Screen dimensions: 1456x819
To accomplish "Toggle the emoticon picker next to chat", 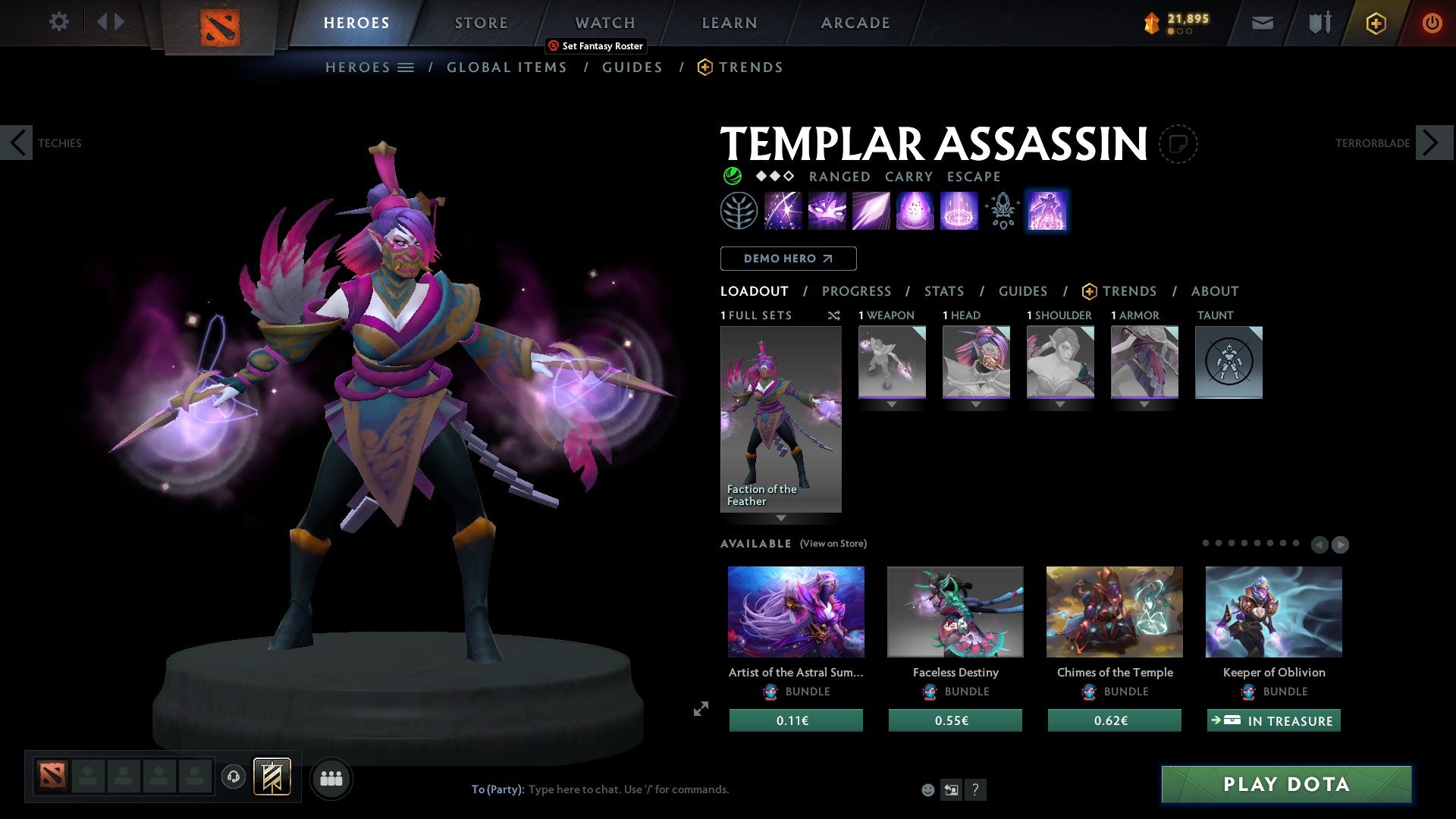I will [x=927, y=789].
